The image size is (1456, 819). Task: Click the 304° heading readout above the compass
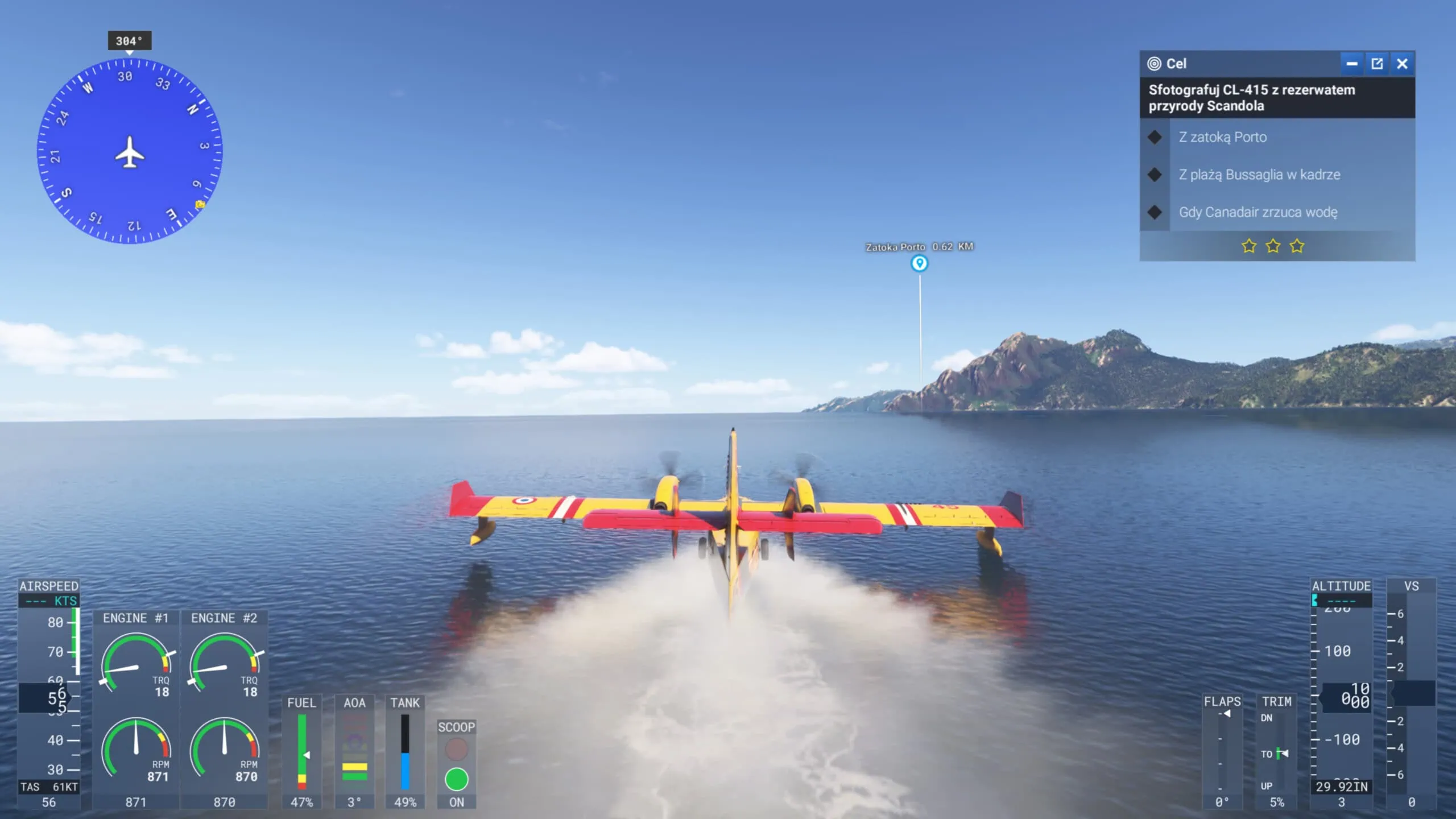(x=129, y=40)
